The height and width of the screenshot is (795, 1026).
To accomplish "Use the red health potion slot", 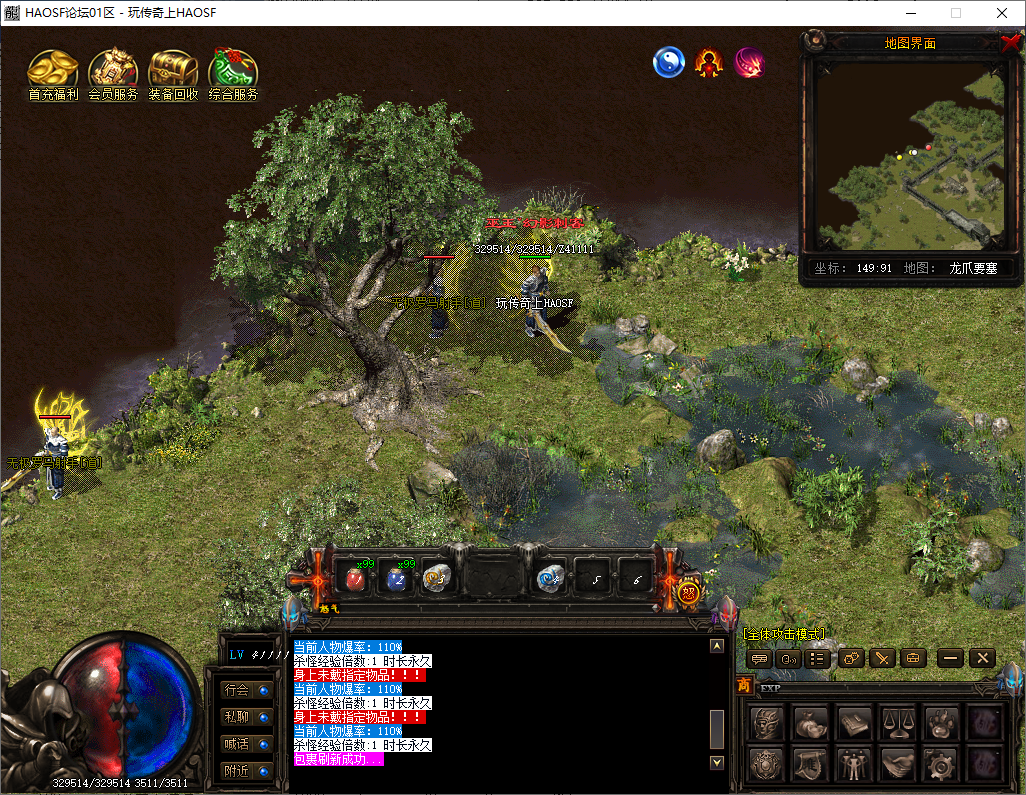I will 356,578.
